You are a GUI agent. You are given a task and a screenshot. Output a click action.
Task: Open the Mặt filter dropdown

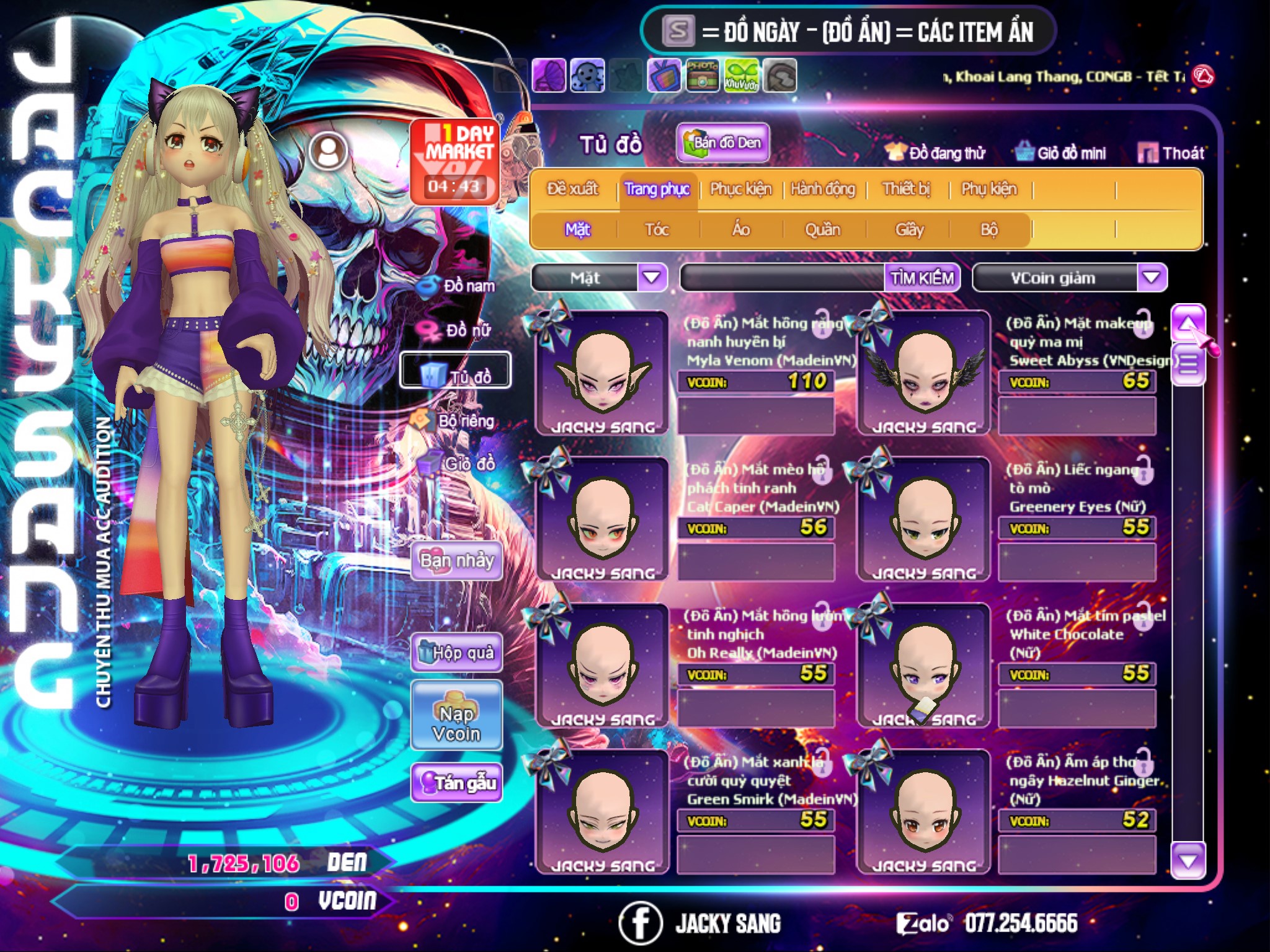click(x=652, y=278)
